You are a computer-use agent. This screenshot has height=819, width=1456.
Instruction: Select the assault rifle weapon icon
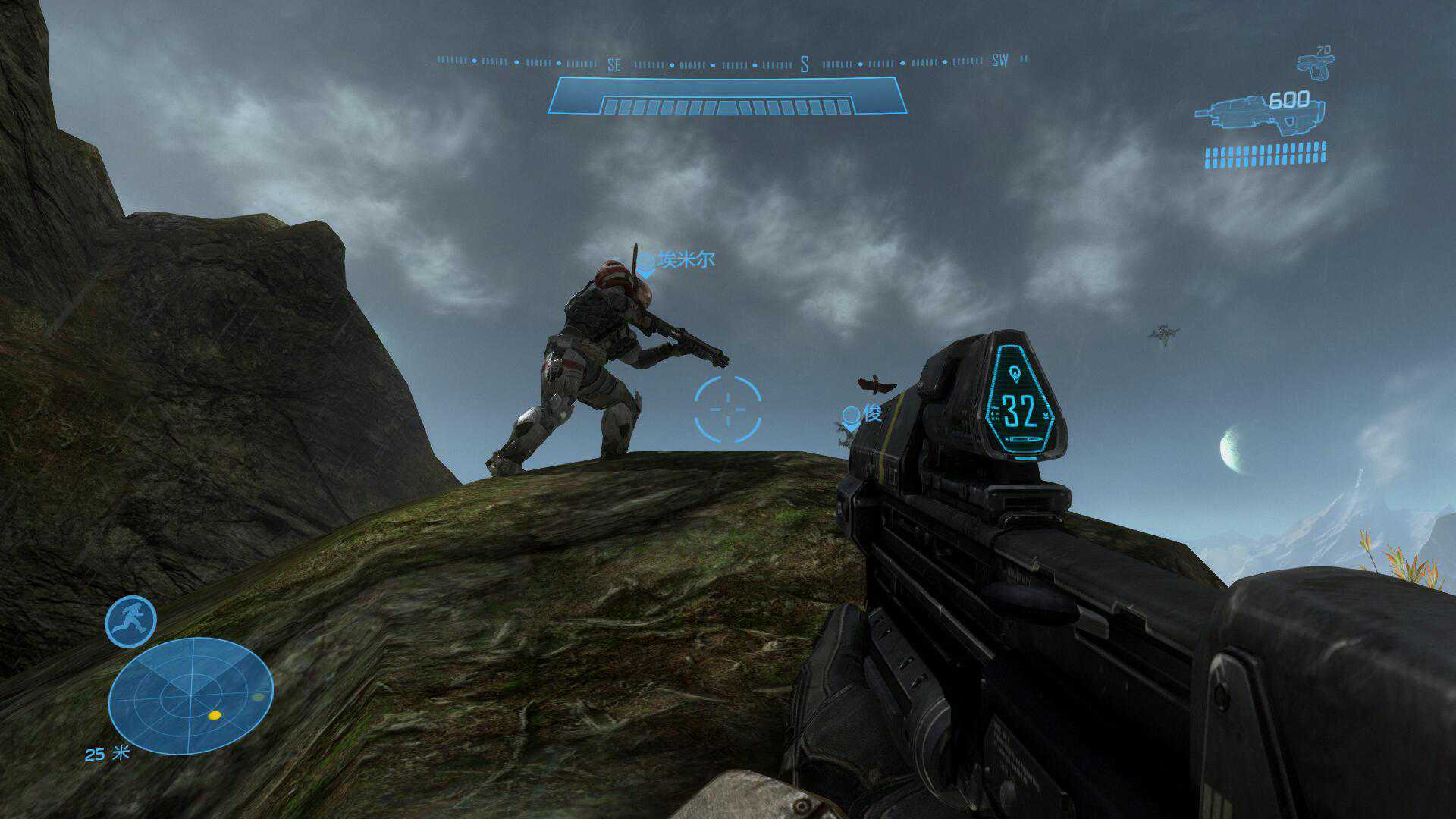click(x=1259, y=114)
